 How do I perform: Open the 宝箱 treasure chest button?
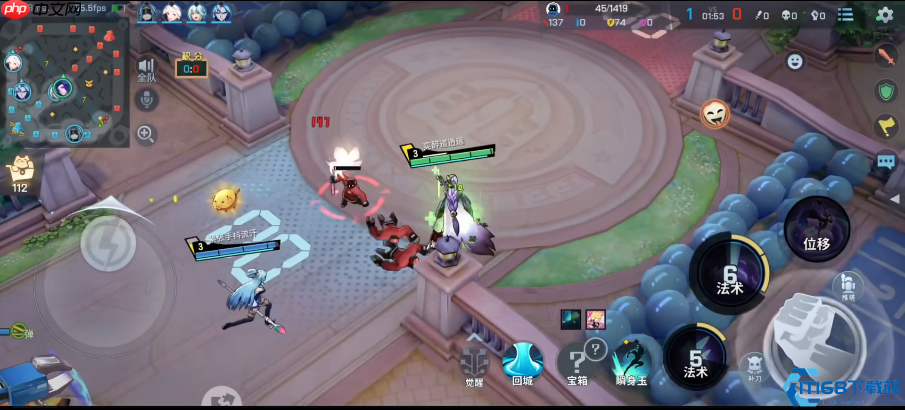pos(578,362)
